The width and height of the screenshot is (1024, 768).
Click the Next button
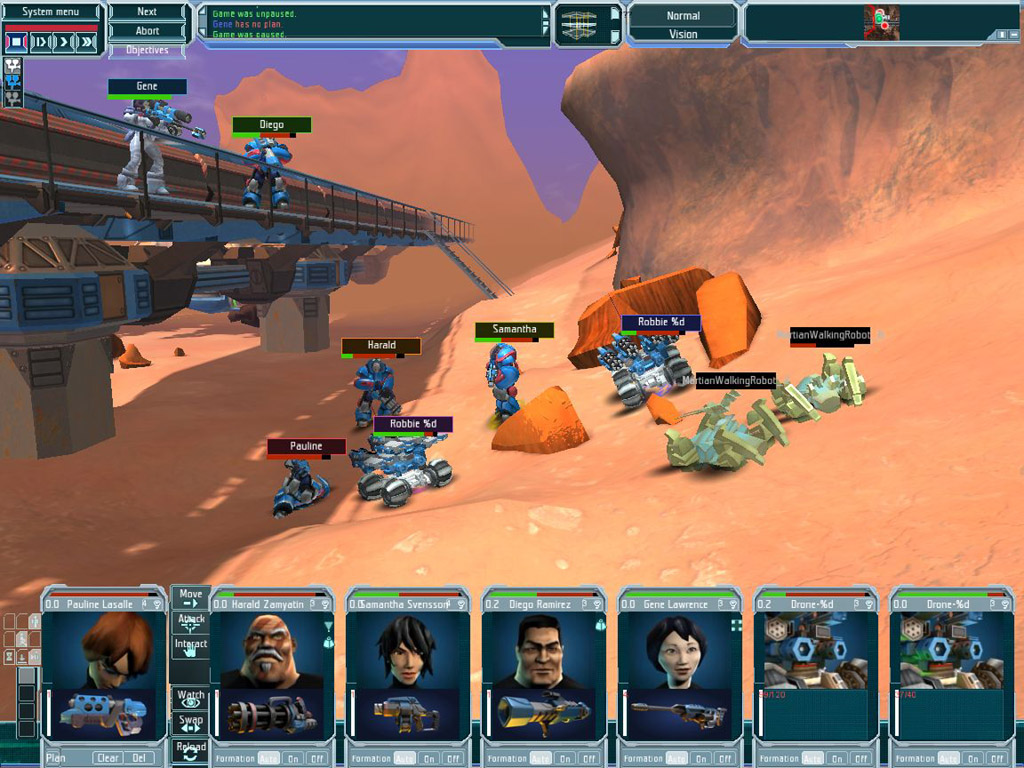tap(147, 12)
